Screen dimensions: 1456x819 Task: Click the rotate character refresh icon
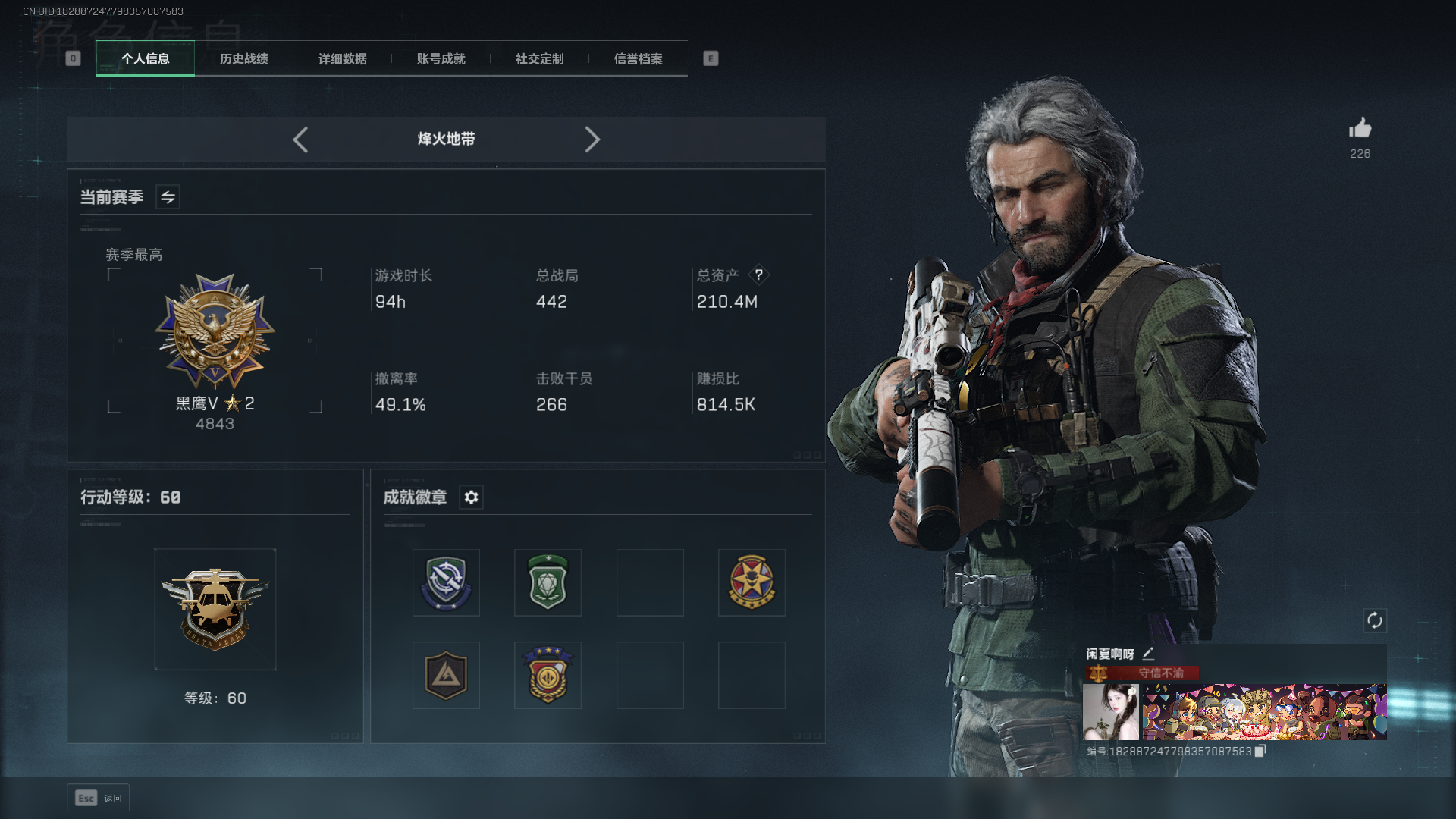(1374, 621)
